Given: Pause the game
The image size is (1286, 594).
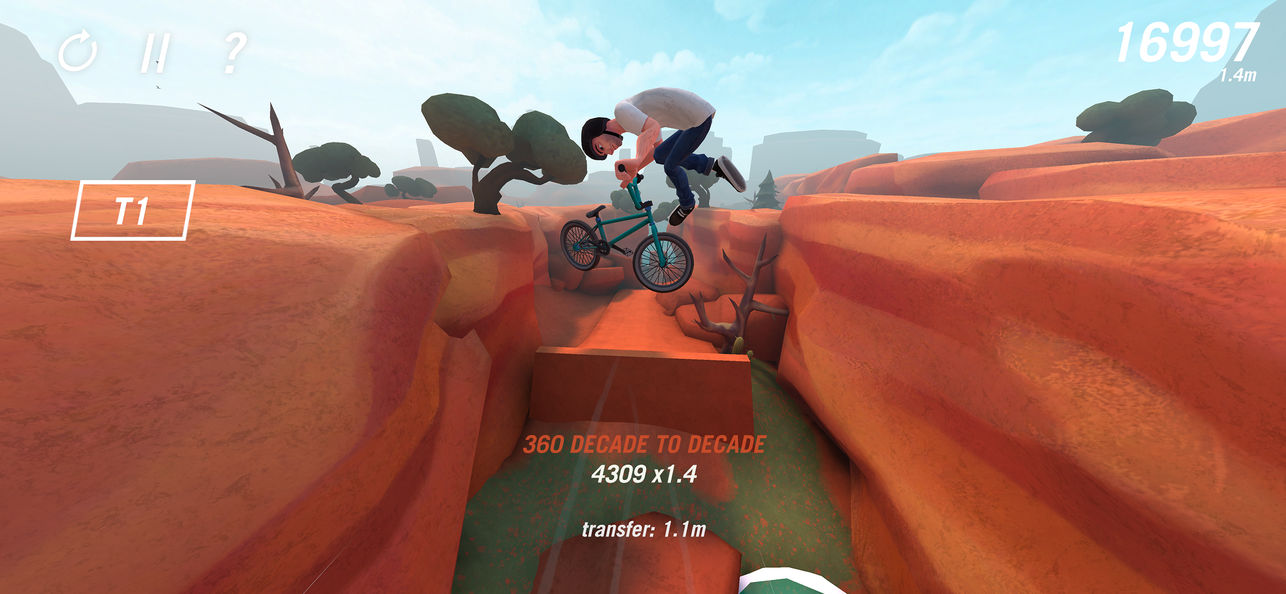Looking at the screenshot, I should coord(153,52).
